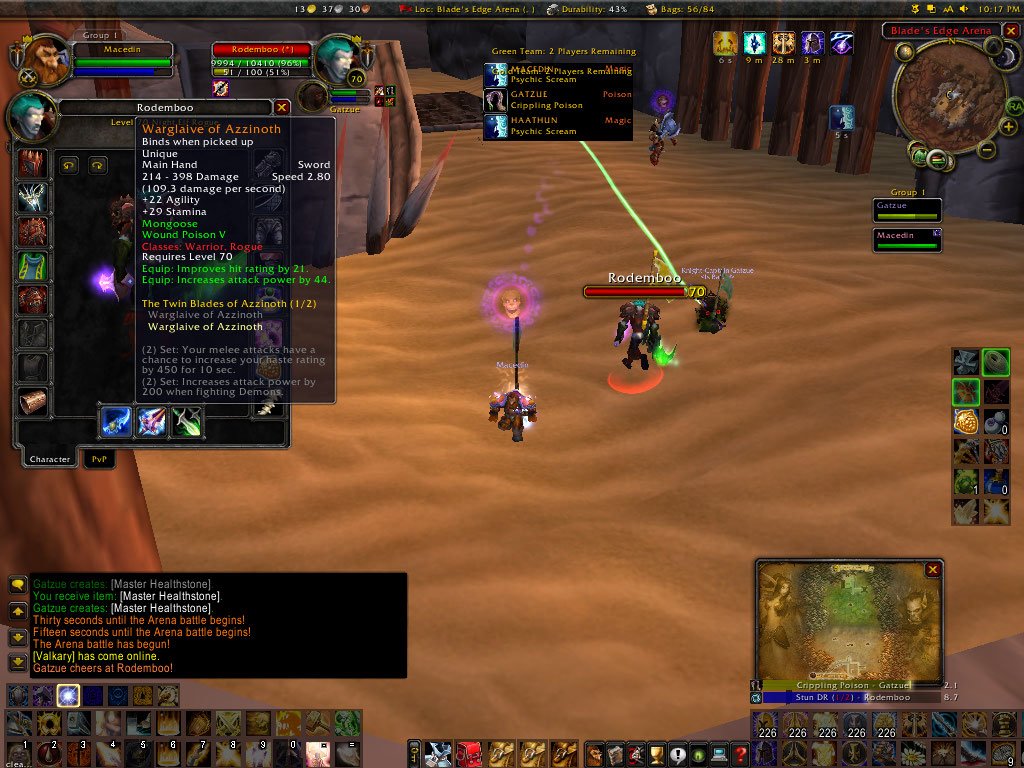Close the Blade's Edge Arena zone header

(1009, 30)
